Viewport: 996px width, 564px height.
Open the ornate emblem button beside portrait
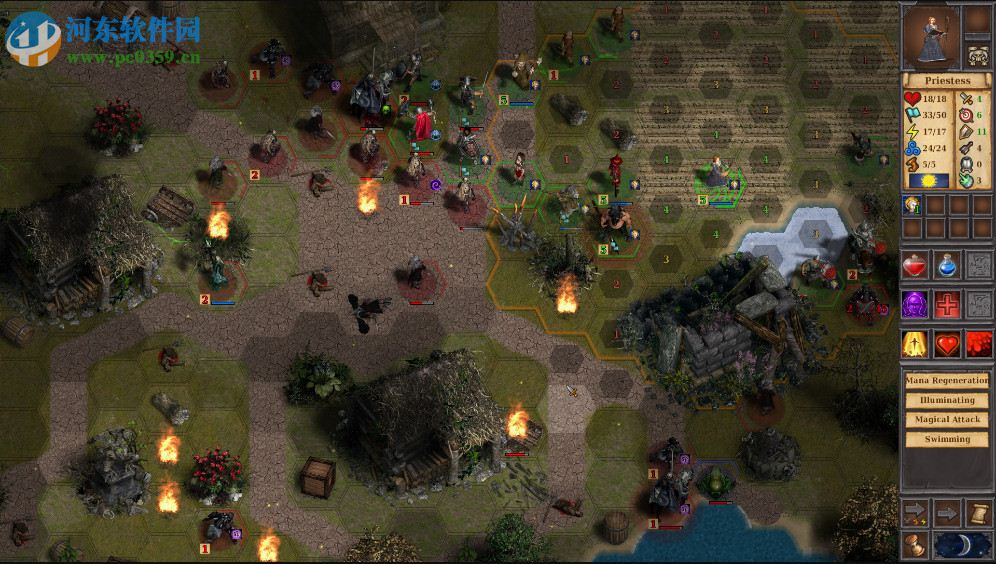tap(978, 52)
